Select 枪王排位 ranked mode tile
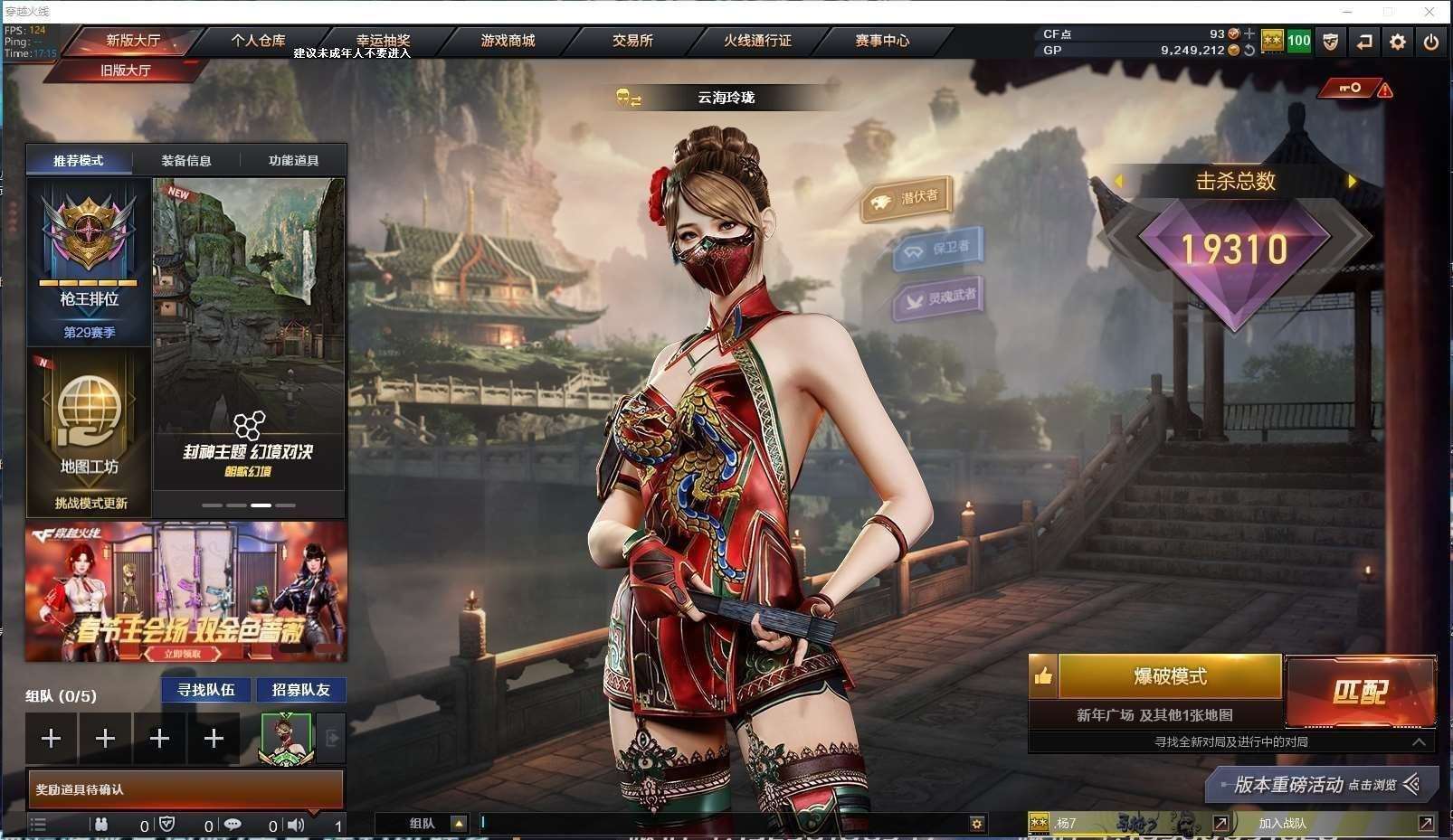This screenshot has width=1453, height=840. tap(90, 262)
